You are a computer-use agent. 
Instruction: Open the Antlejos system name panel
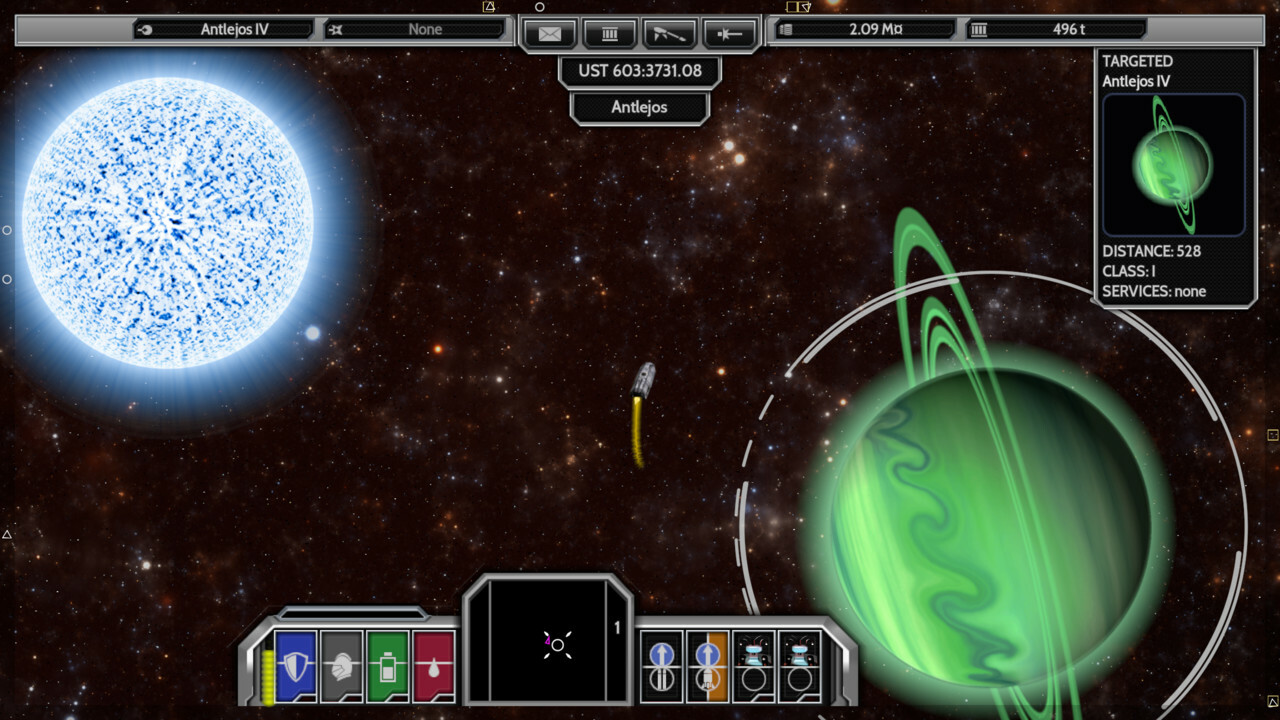(639, 107)
